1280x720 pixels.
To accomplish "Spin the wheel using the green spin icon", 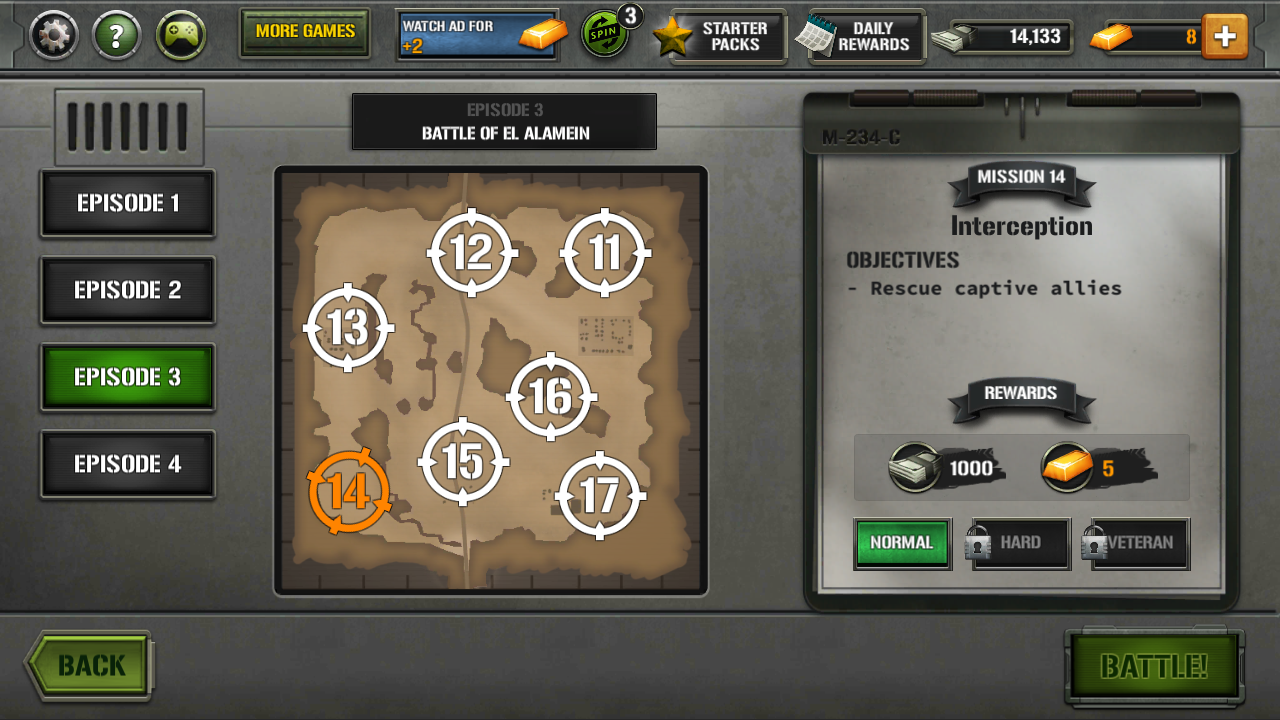I will click(604, 36).
